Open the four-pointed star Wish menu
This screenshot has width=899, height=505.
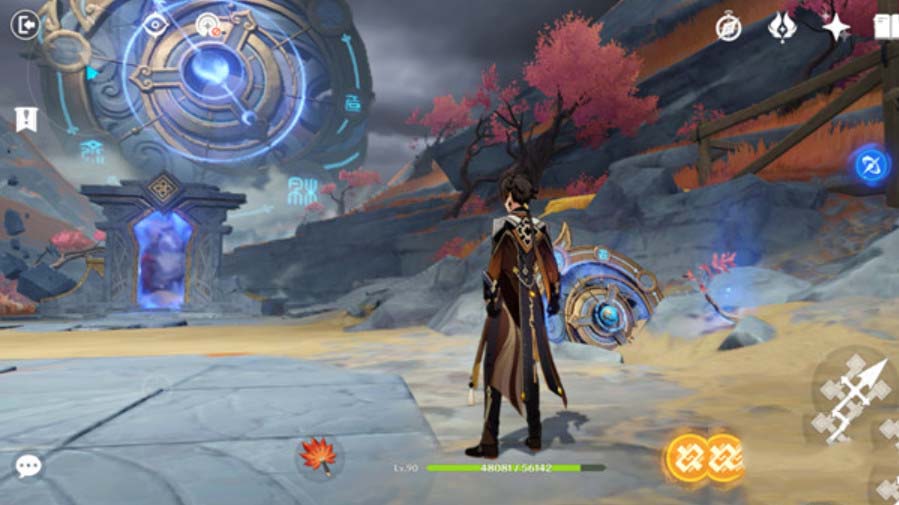pyautogui.click(x=836, y=27)
